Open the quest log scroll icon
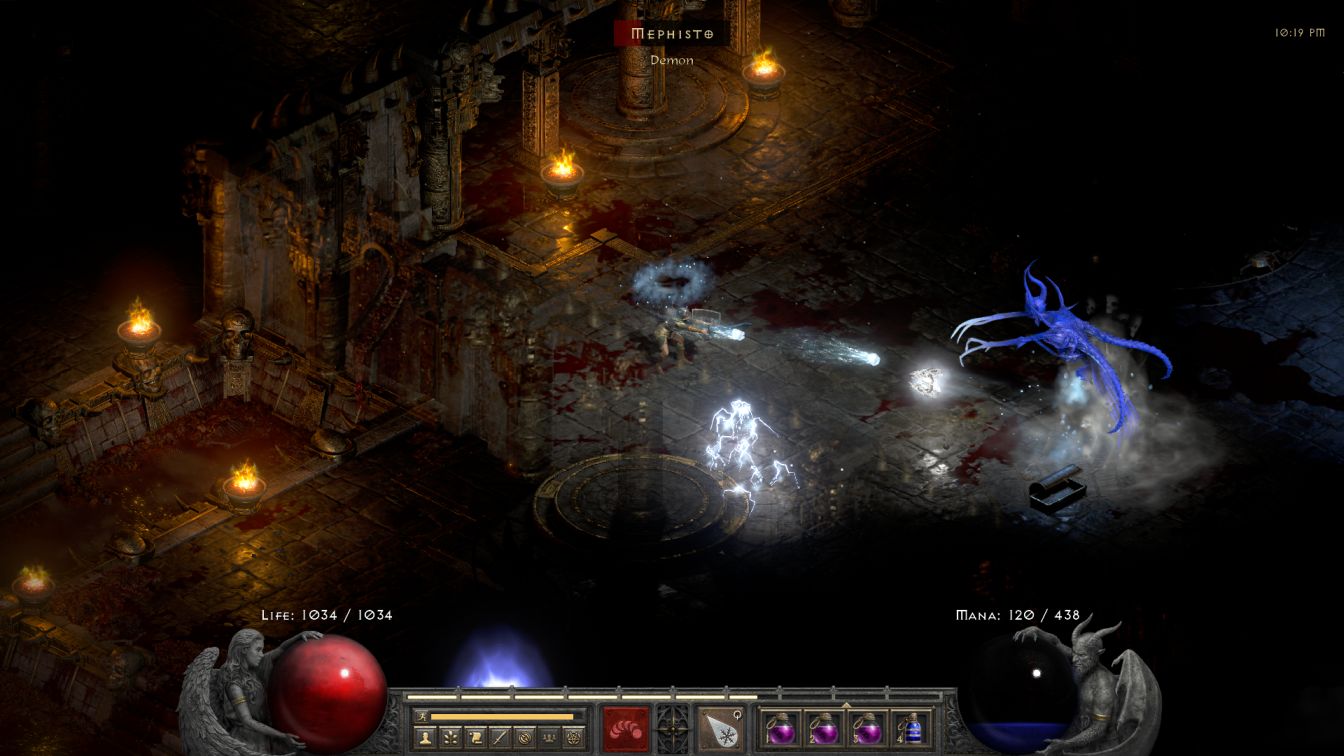Screen dimensions: 1344x756 pos(476,738)
